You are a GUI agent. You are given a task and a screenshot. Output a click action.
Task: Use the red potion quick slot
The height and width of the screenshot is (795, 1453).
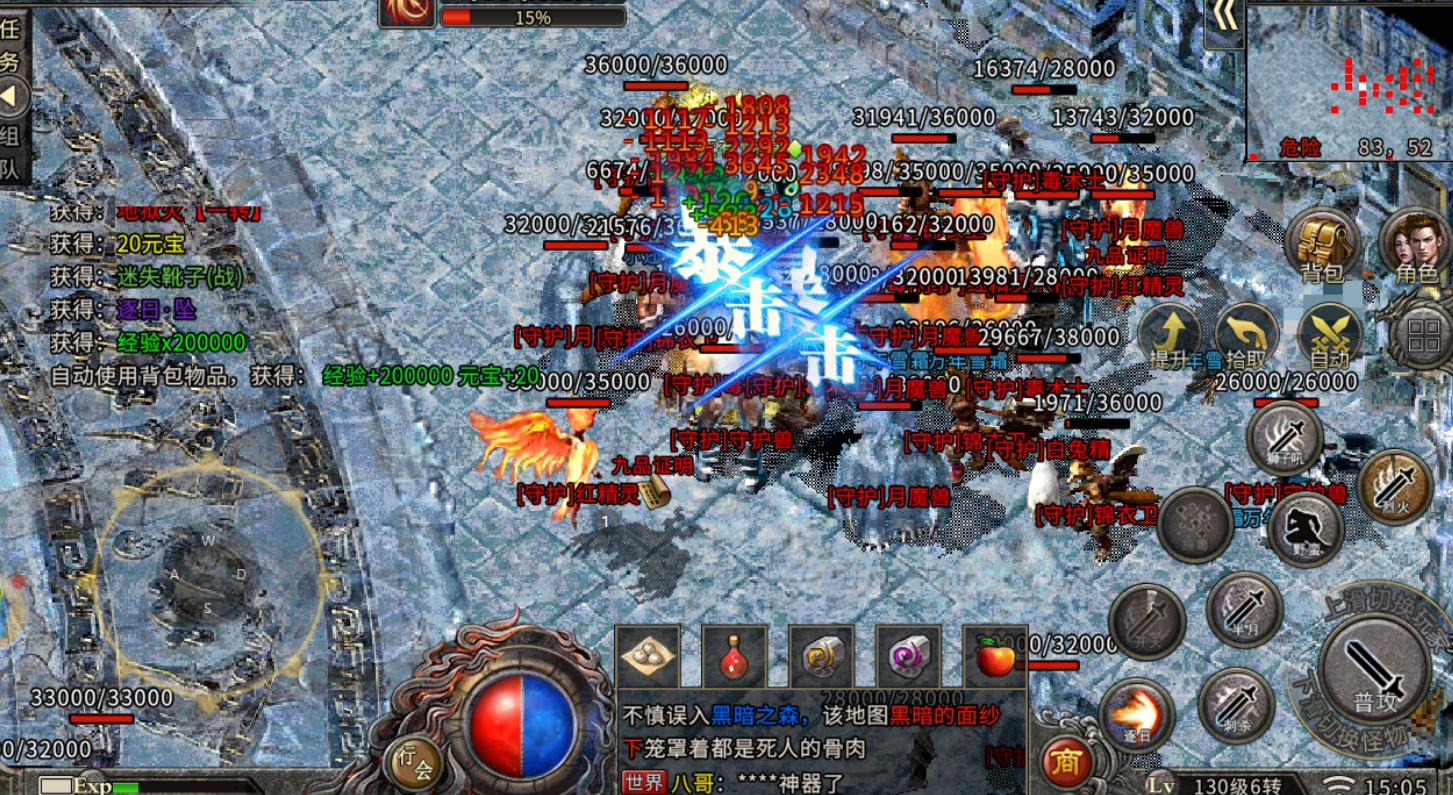click(734, 657)
